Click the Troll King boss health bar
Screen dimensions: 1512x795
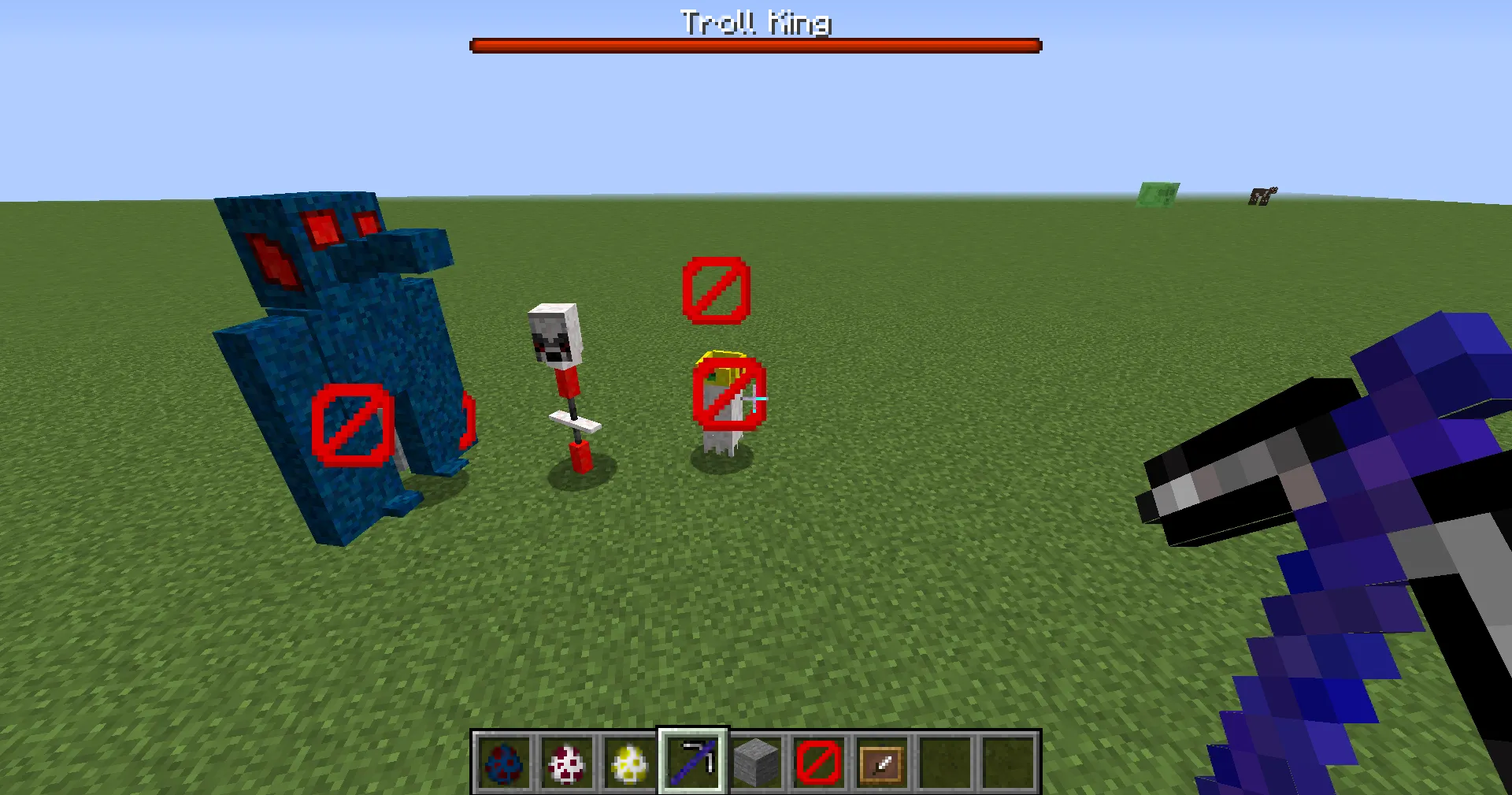click(755, 45)
